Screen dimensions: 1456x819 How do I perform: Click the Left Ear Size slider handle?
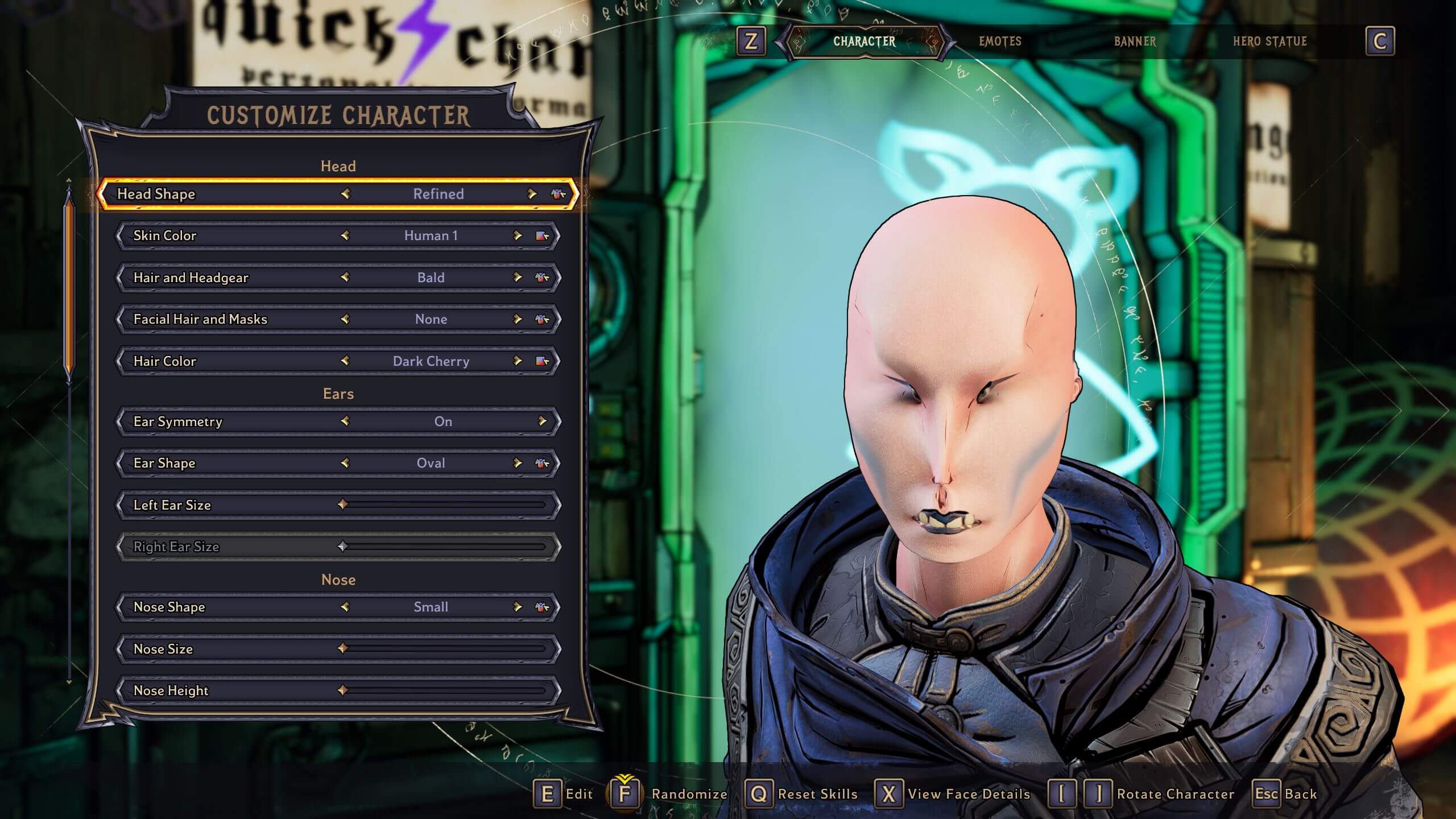344,504
